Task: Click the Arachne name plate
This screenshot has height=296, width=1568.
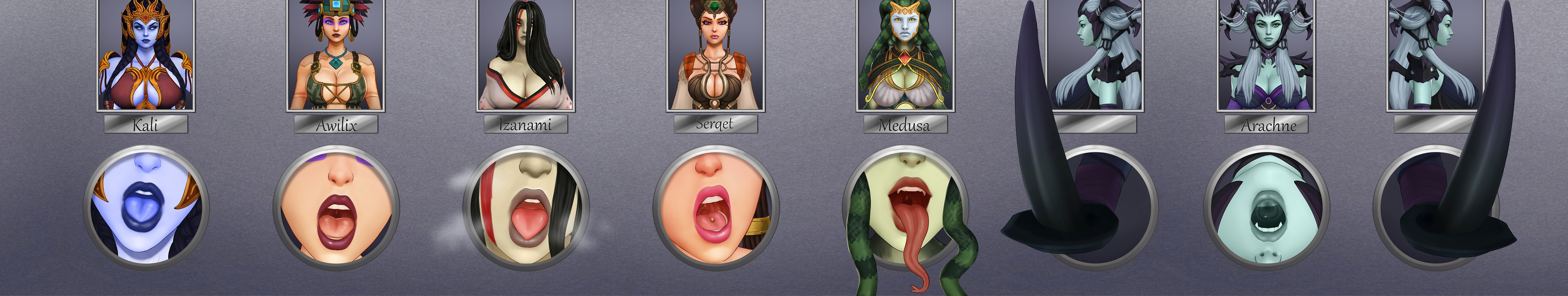Action: [x=1266, y=125]
